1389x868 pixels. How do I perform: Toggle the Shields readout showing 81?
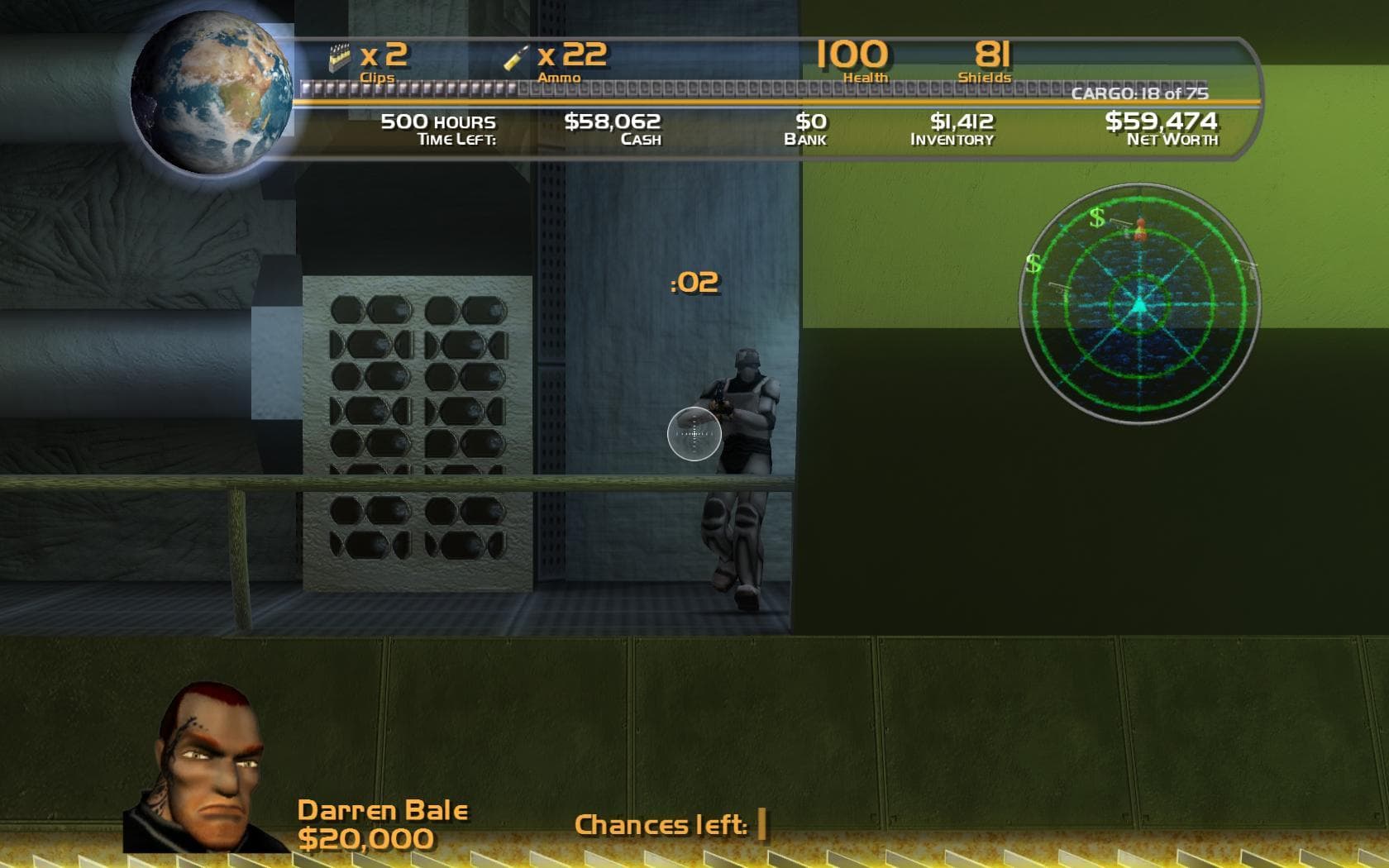[x=990, y=56]
